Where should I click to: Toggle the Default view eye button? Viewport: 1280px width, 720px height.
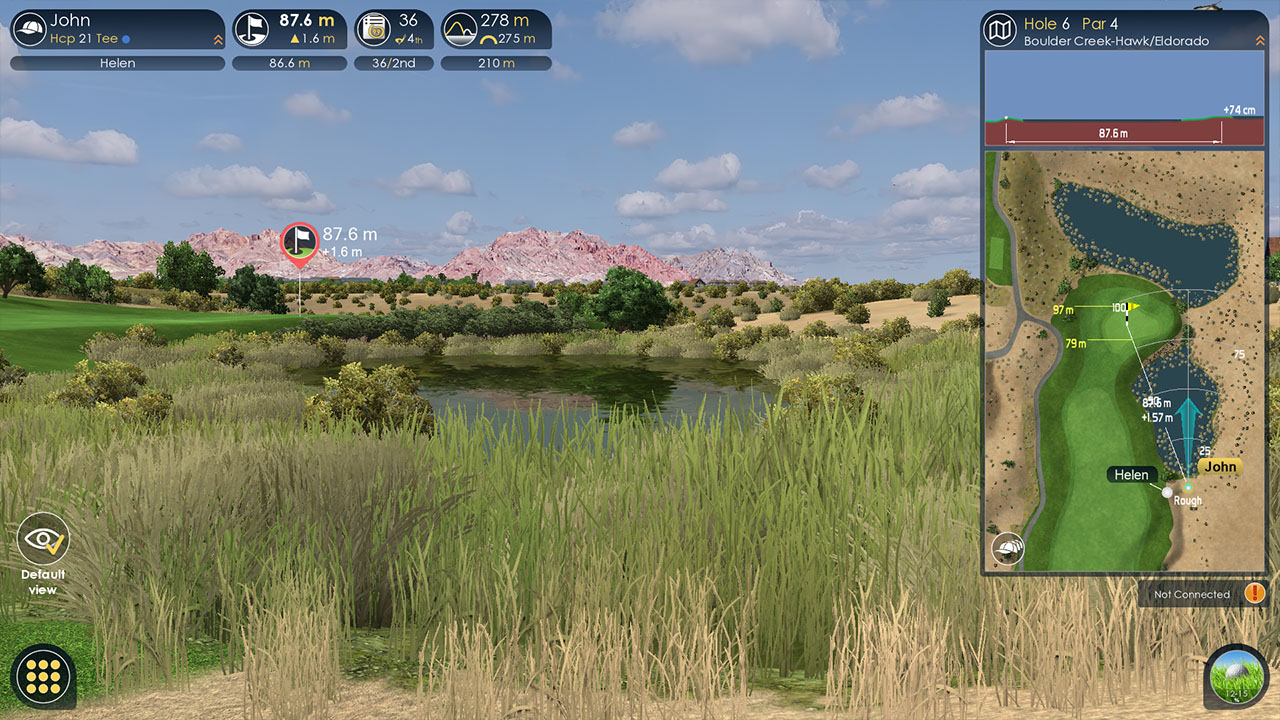point(43,540)
